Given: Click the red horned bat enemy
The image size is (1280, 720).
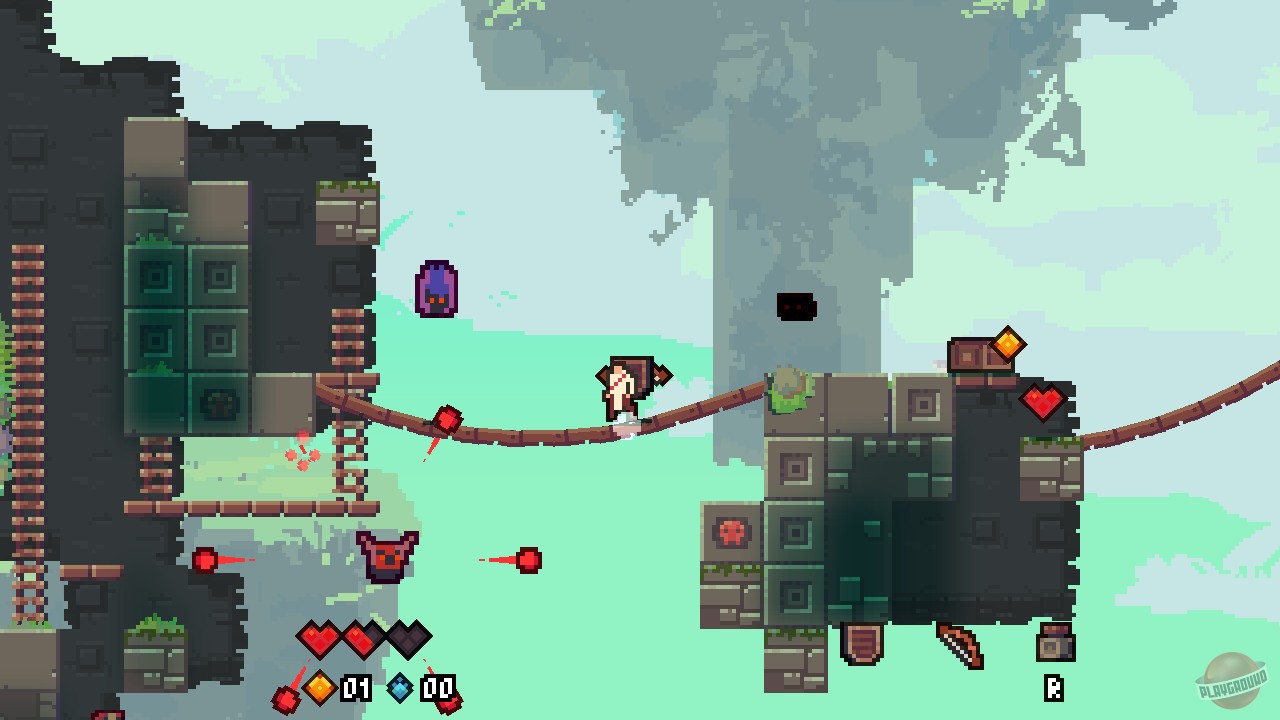Looking at the screenshot, I should point(389,556).
